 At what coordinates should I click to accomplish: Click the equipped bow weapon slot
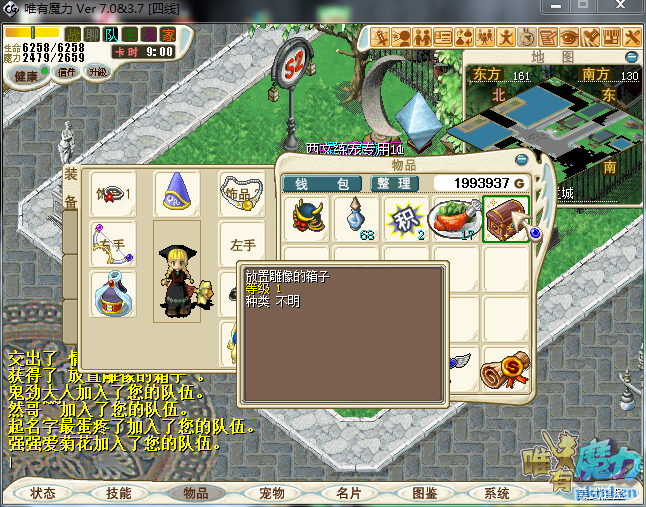[113, 244]
